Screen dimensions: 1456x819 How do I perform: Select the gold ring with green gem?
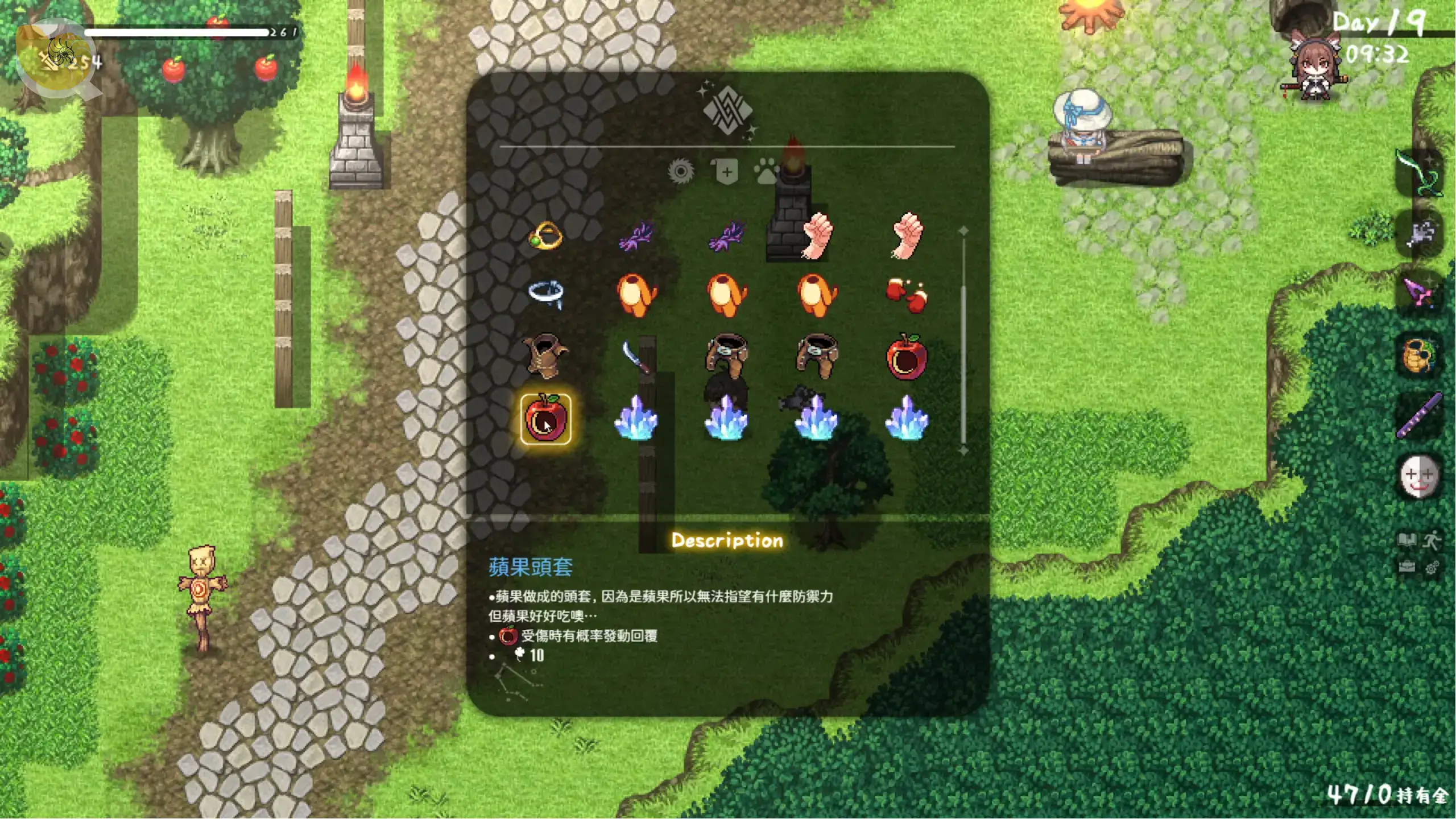click(545, 235)
